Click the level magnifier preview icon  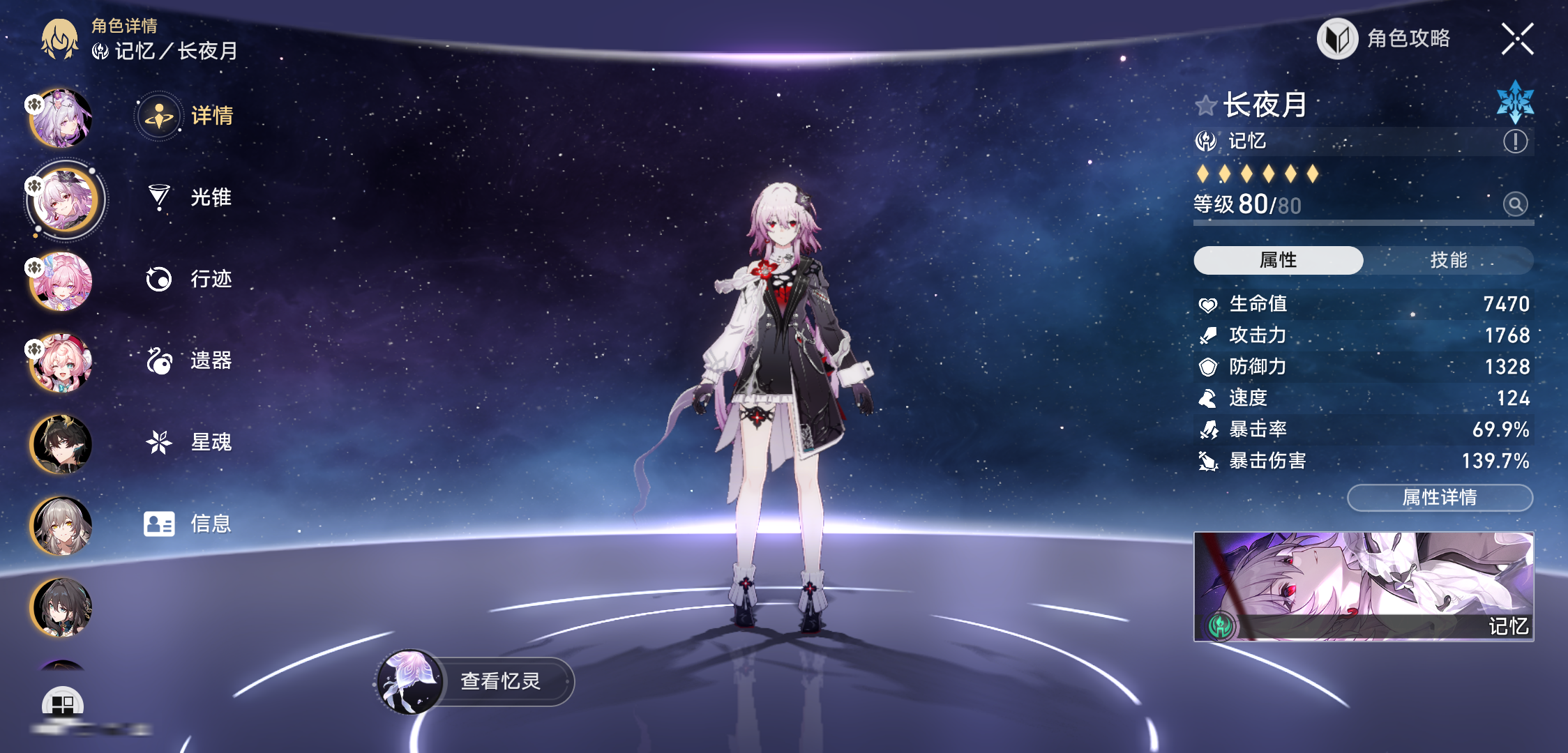1515,204
